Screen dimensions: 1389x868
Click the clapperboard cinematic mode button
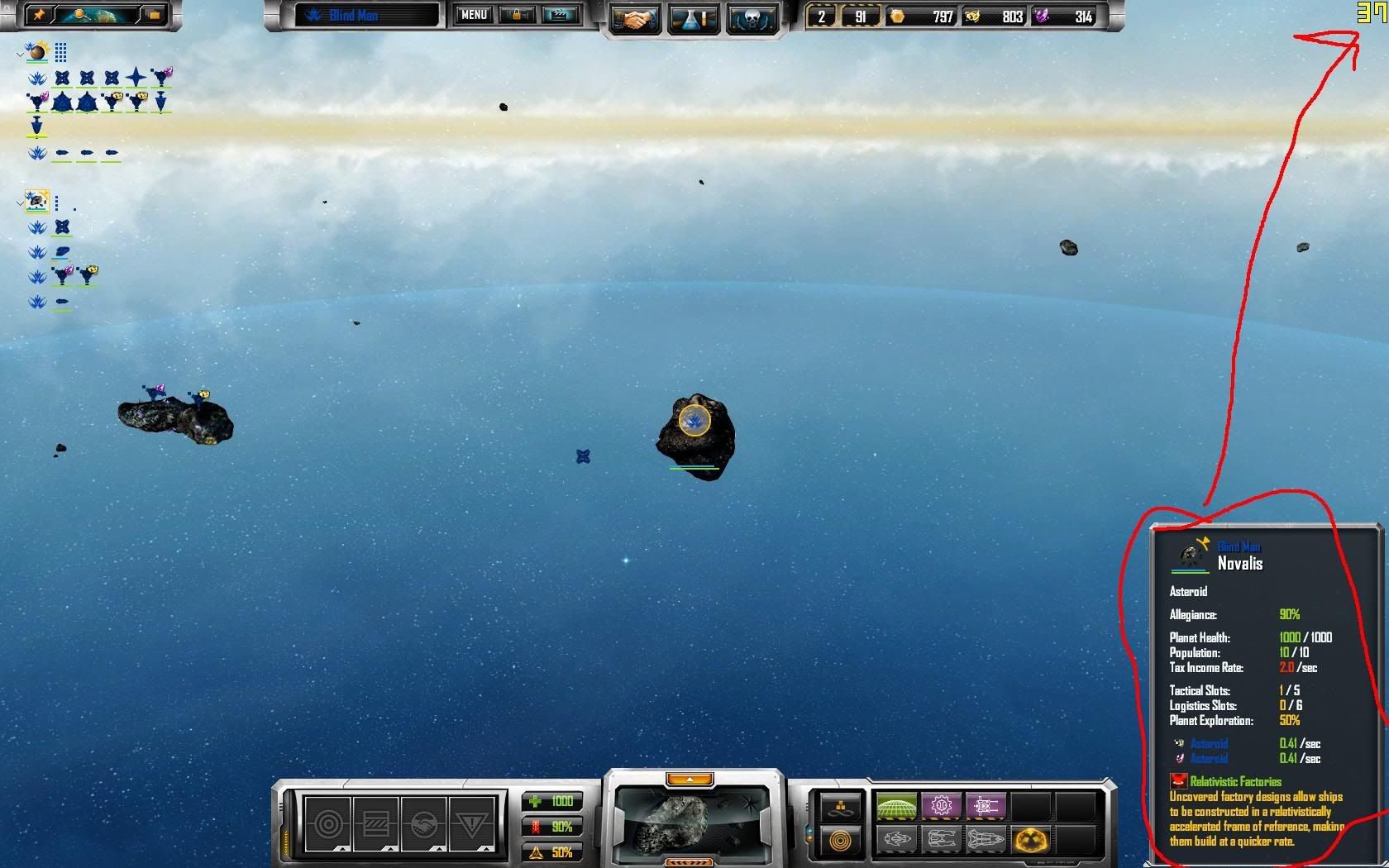click(559, 15)
